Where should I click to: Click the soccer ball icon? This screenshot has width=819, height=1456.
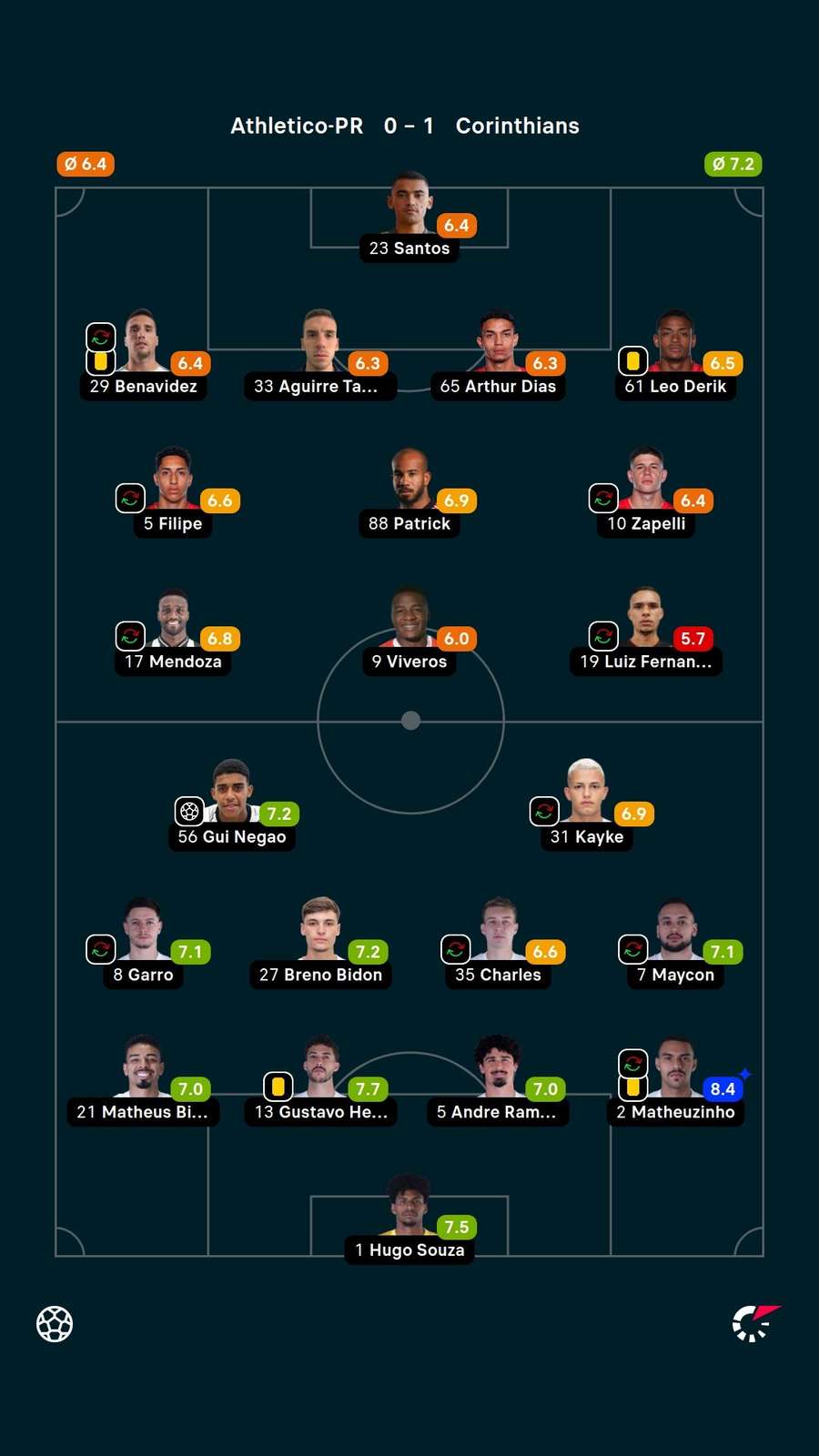point(55,1324)
